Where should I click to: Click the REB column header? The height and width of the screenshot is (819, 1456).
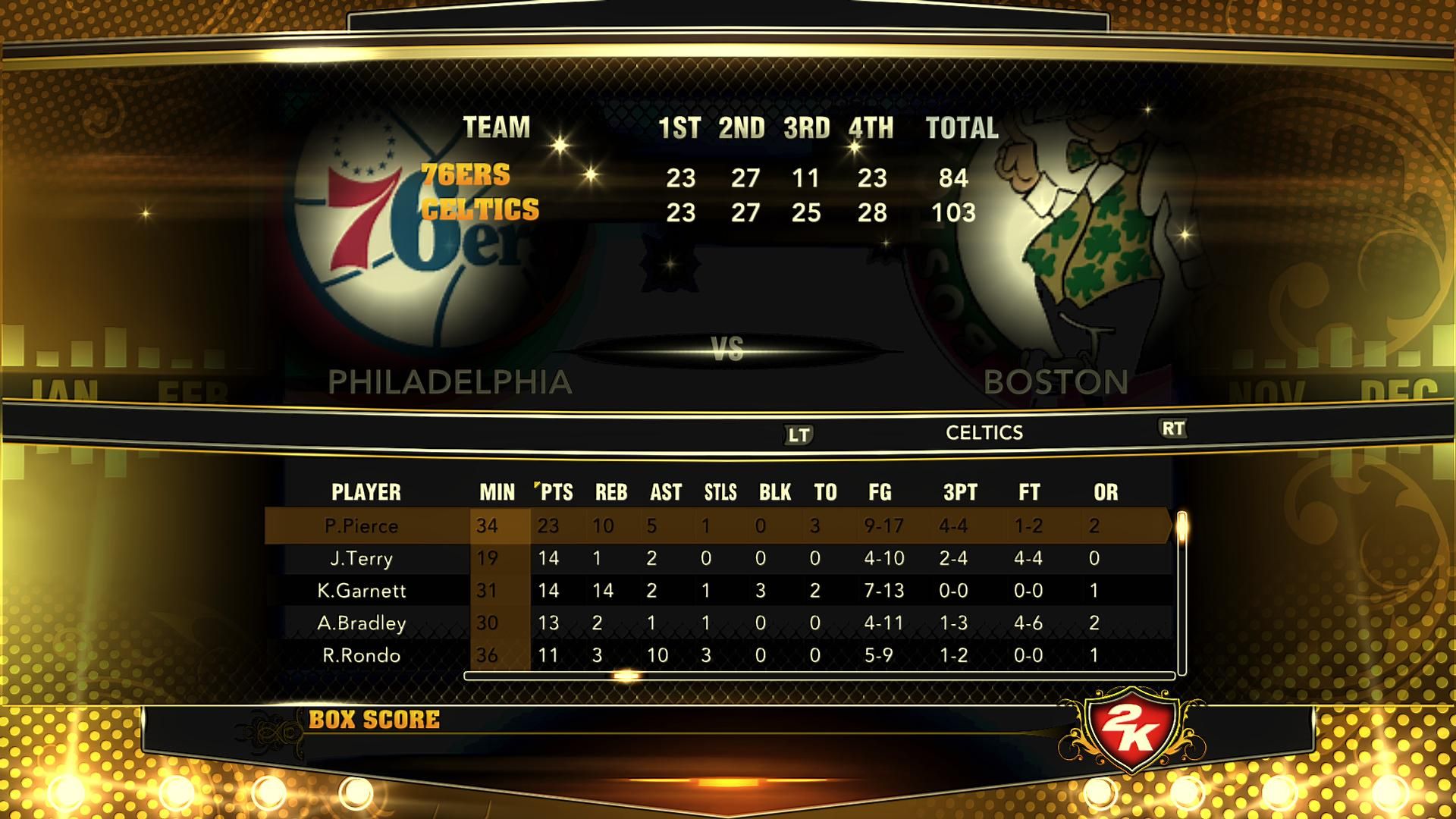click(x=611, y=492)
